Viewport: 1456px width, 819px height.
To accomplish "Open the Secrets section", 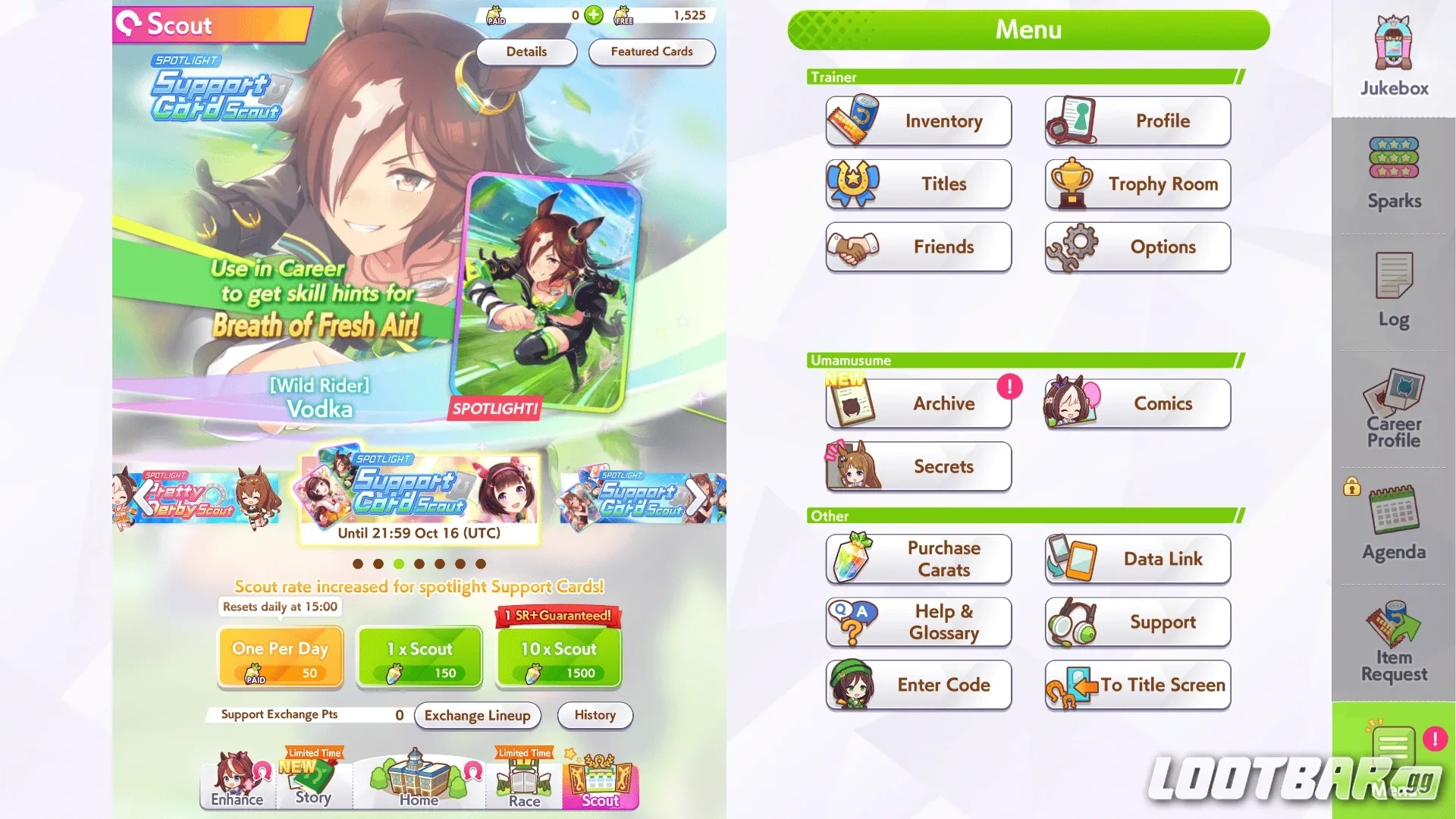I will pos(918,466).
